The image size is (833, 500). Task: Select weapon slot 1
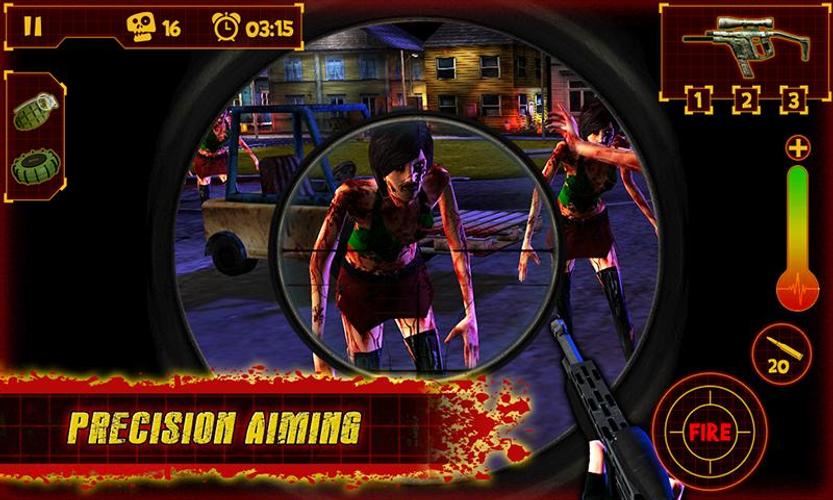700,99
